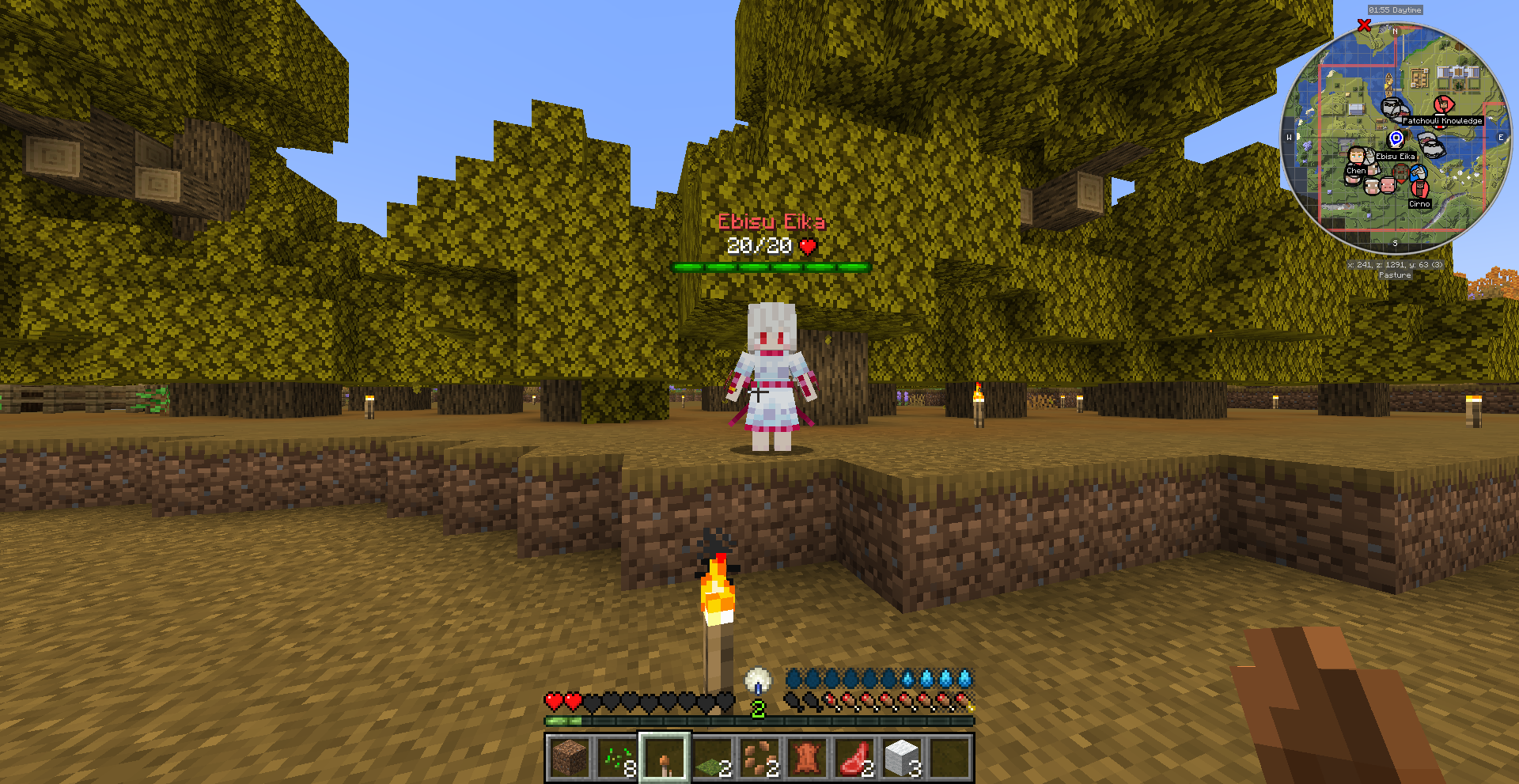Image resolution: width=1519 pixels, height=784 pixels.
Task: Select the grass block item in the hotbar
Action: (714, 757)
